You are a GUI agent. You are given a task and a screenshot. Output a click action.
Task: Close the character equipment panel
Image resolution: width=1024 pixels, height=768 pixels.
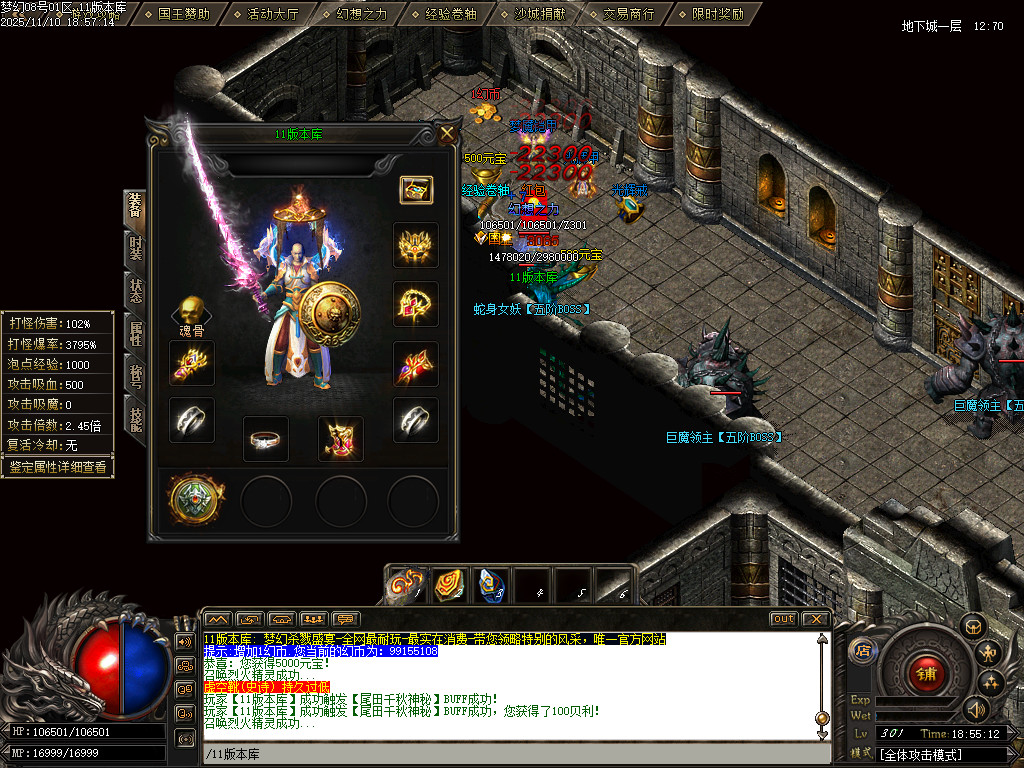(x=447, y=133)
